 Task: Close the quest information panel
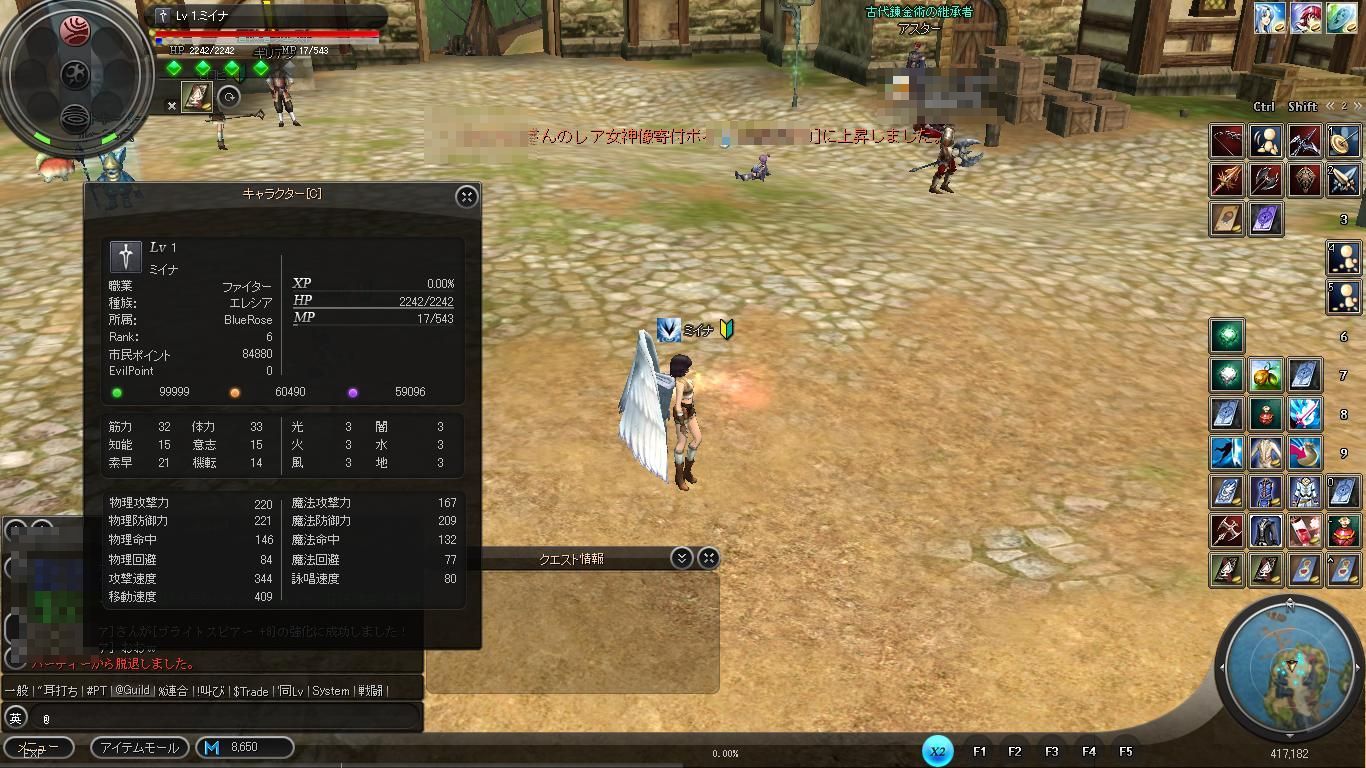click(708, 558)
